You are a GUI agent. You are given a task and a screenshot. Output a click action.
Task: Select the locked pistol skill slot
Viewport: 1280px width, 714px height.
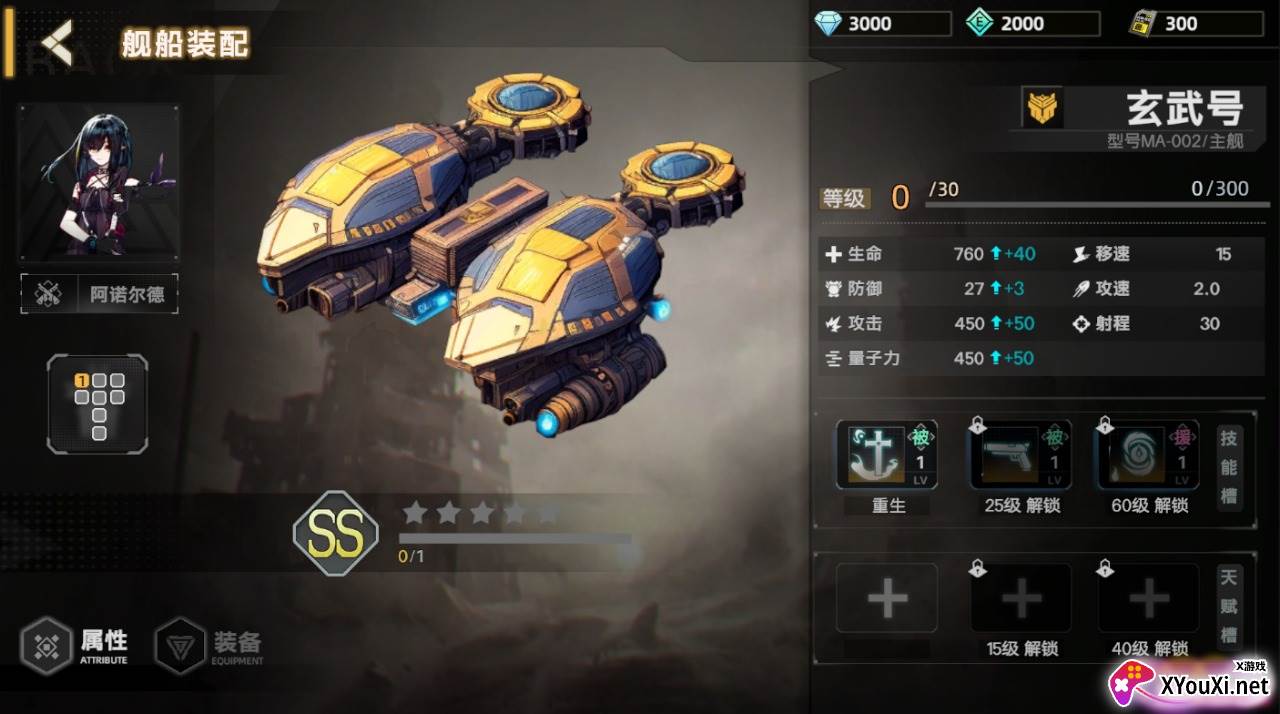(x=1021, y=456)
